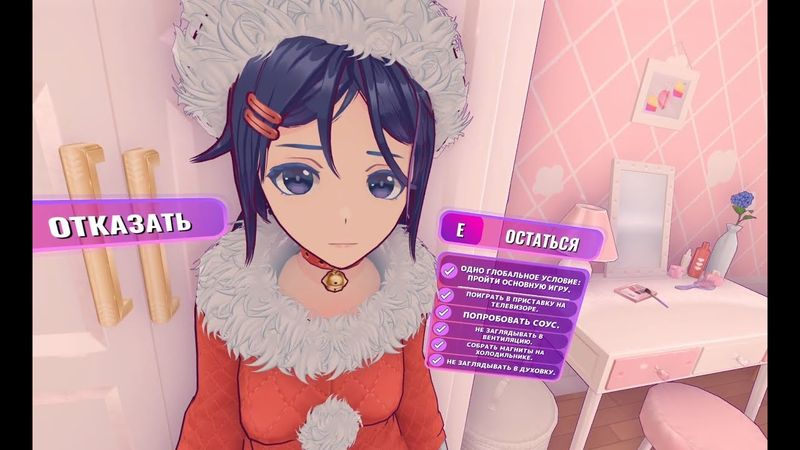The width and height of the screenshot is (800, 450).
Task: Click the 'Попробовать соус' condition row
Action: 500,324
